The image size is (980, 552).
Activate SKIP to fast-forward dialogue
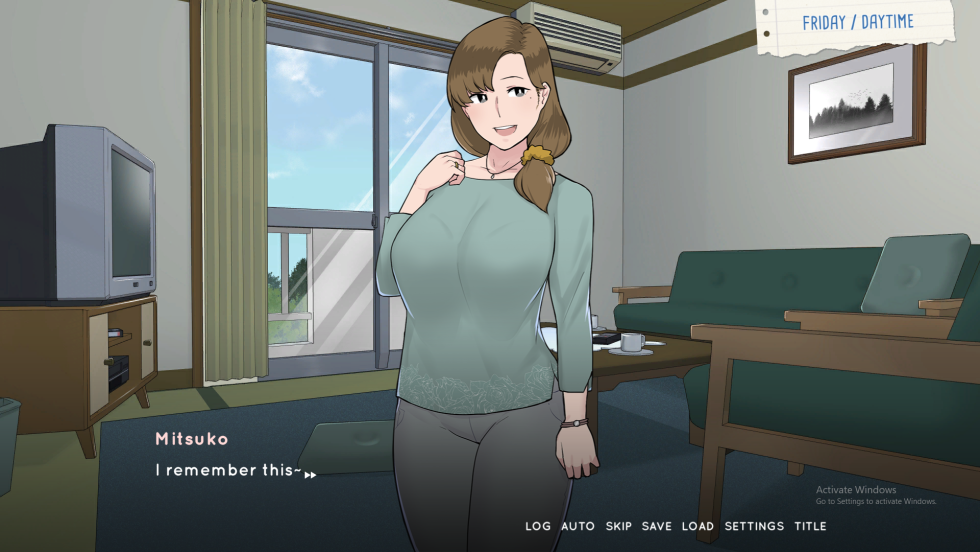pos(619,526)
